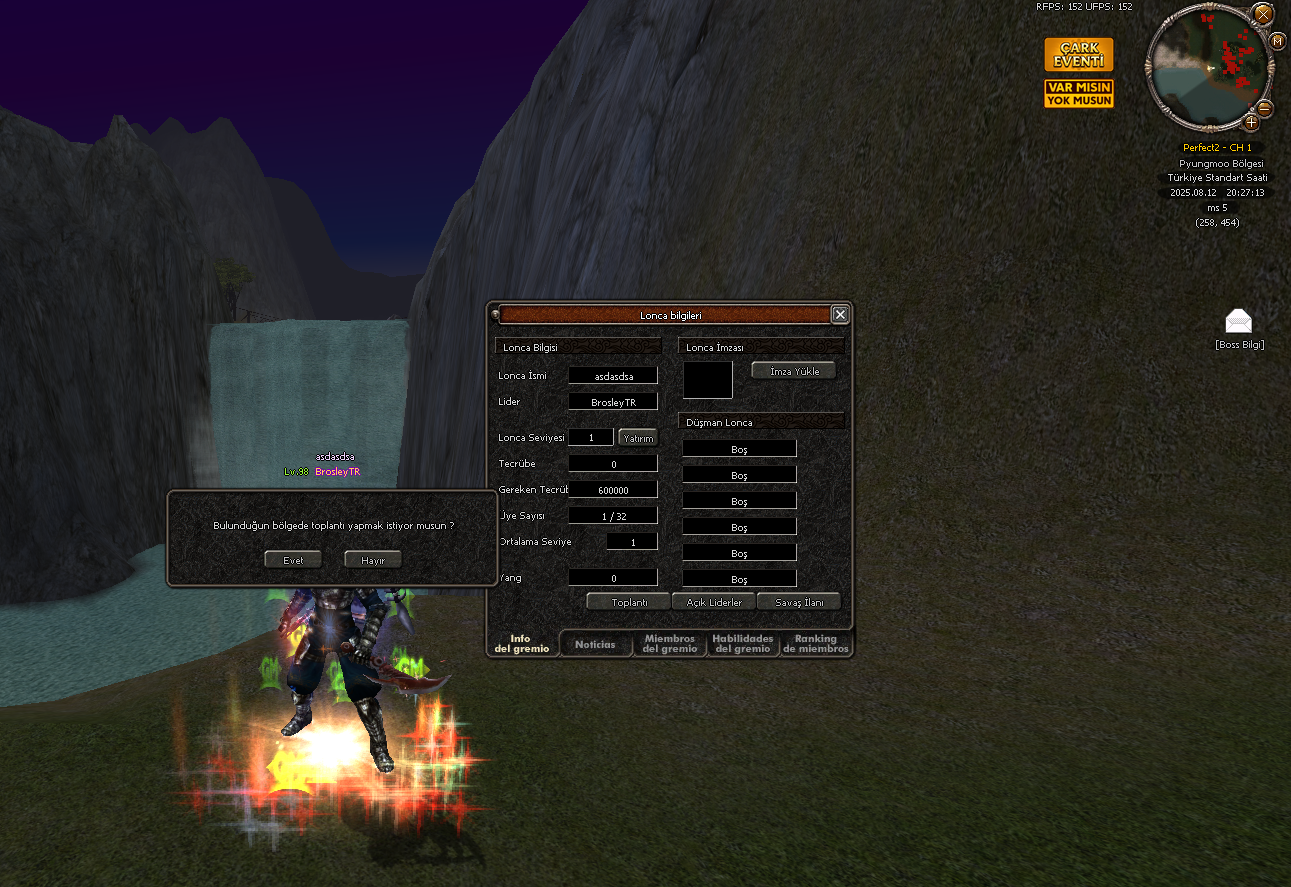This screenshot has width=1291, height=887.
Task: Click the Toplantı button
Action: coord(629,602)
